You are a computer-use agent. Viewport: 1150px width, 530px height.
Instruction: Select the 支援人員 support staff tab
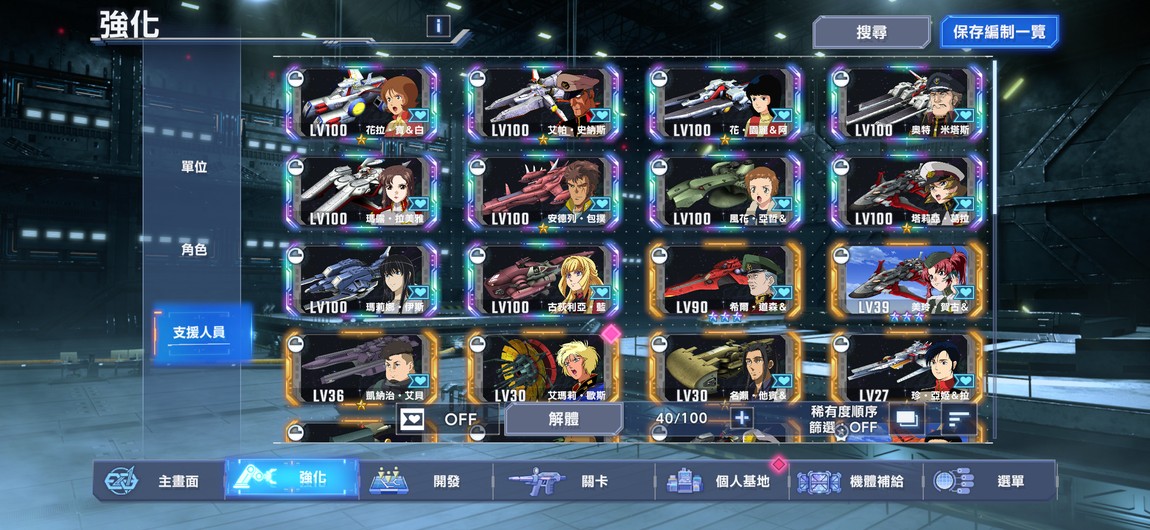click(198, 332)
